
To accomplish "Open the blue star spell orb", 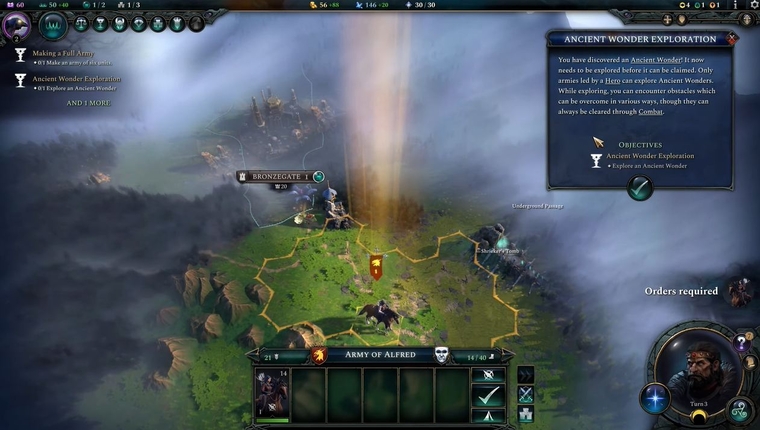I will point(655,398).
